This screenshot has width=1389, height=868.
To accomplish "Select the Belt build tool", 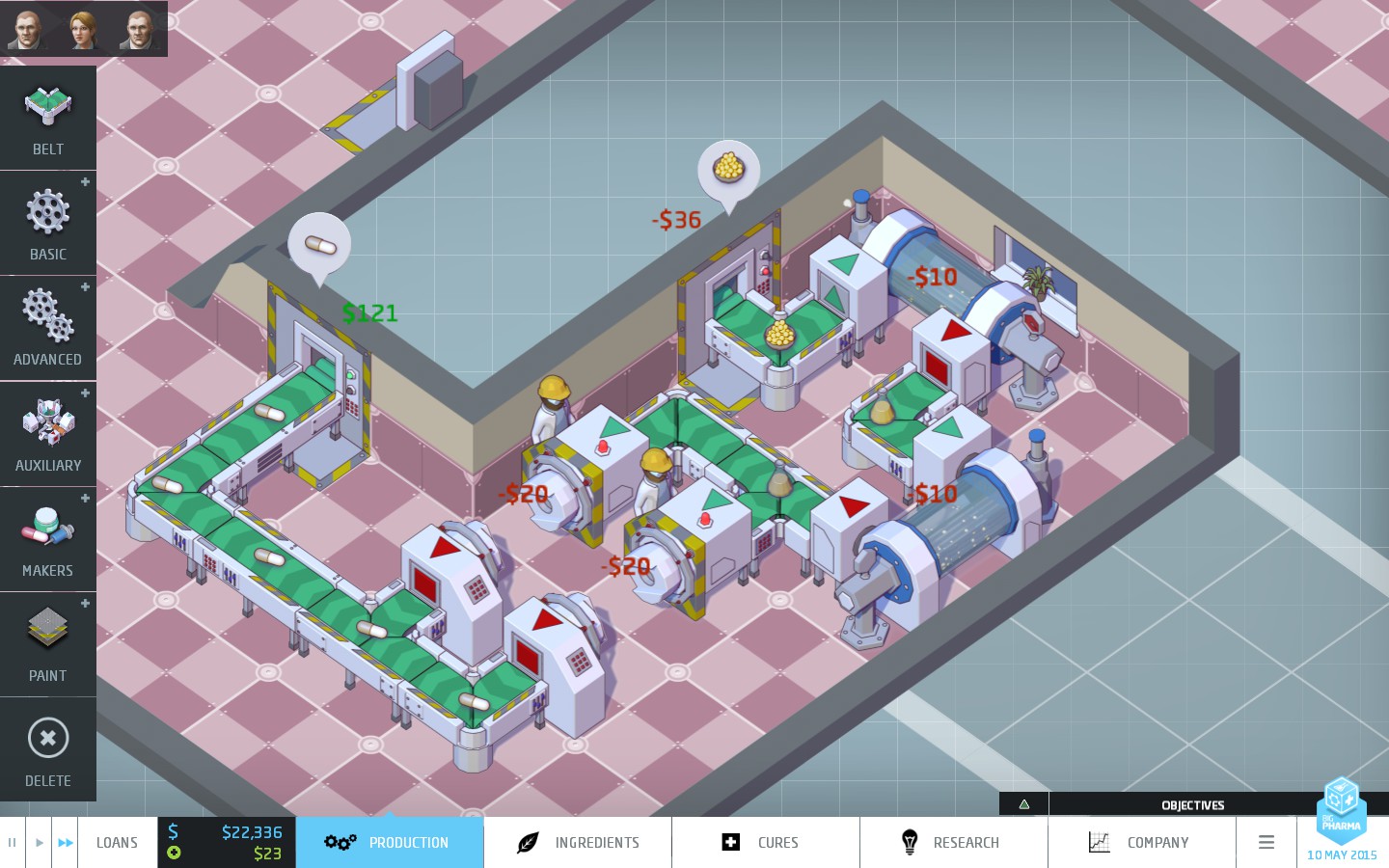I will click(48, 118).
